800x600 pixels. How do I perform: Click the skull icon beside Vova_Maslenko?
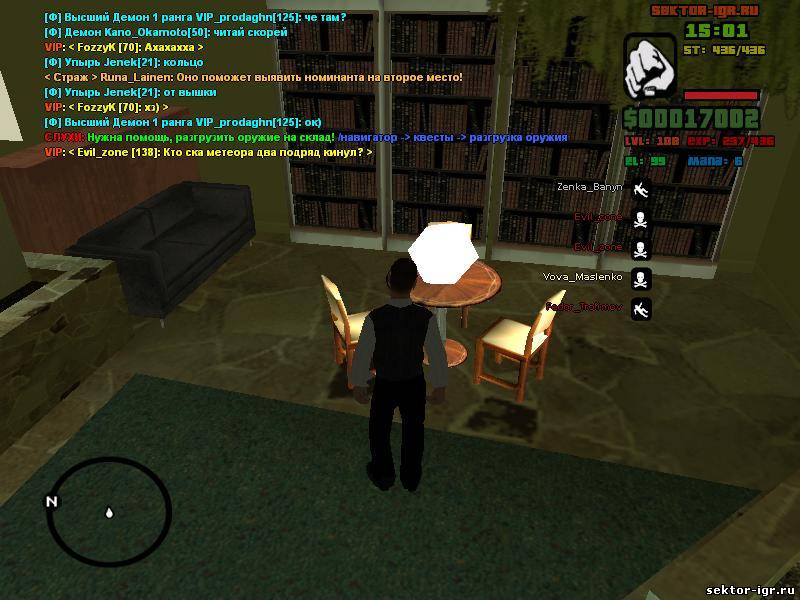(x=642, y=278)
